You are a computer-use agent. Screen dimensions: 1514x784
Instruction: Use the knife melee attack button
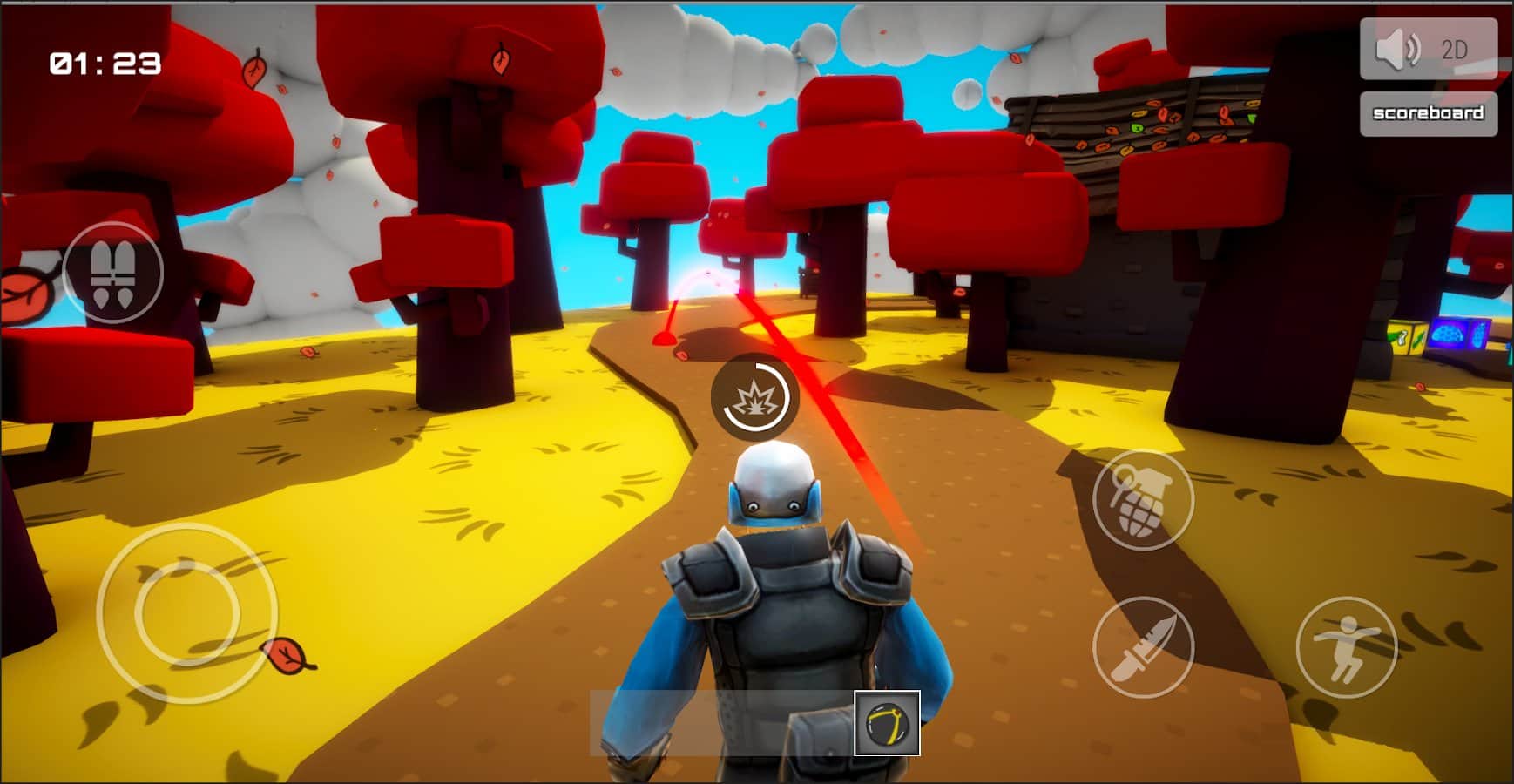[1142, 647]
